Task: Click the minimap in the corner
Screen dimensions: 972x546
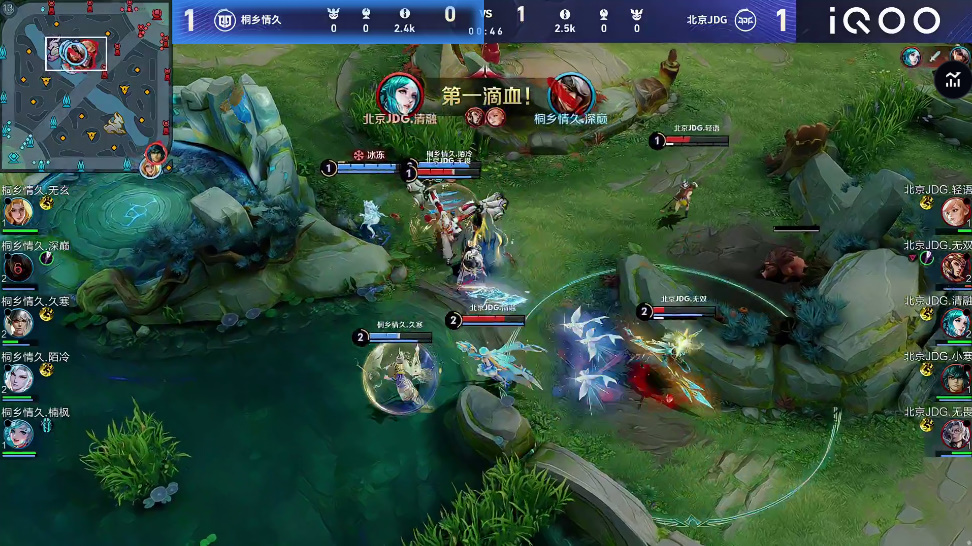Action: coord(85,88)
